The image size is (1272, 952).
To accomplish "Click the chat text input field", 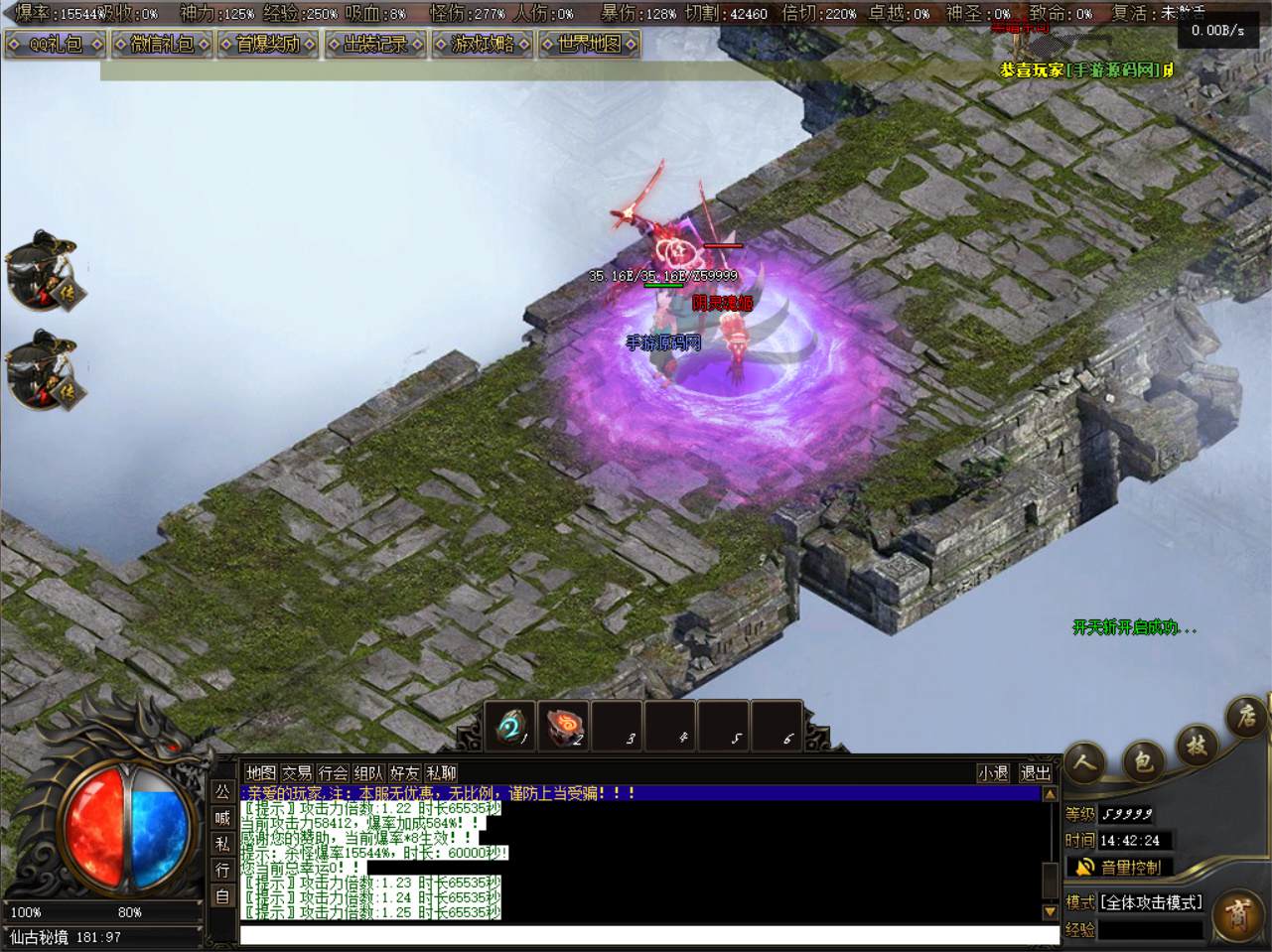I will point(649,935).
